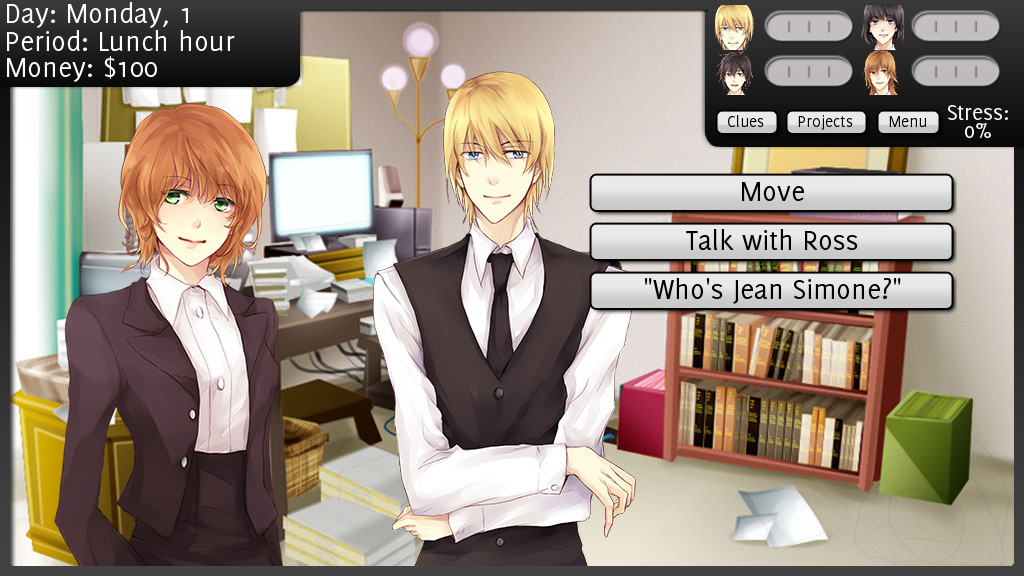Select the light-brown-haired character portrait

882,73
